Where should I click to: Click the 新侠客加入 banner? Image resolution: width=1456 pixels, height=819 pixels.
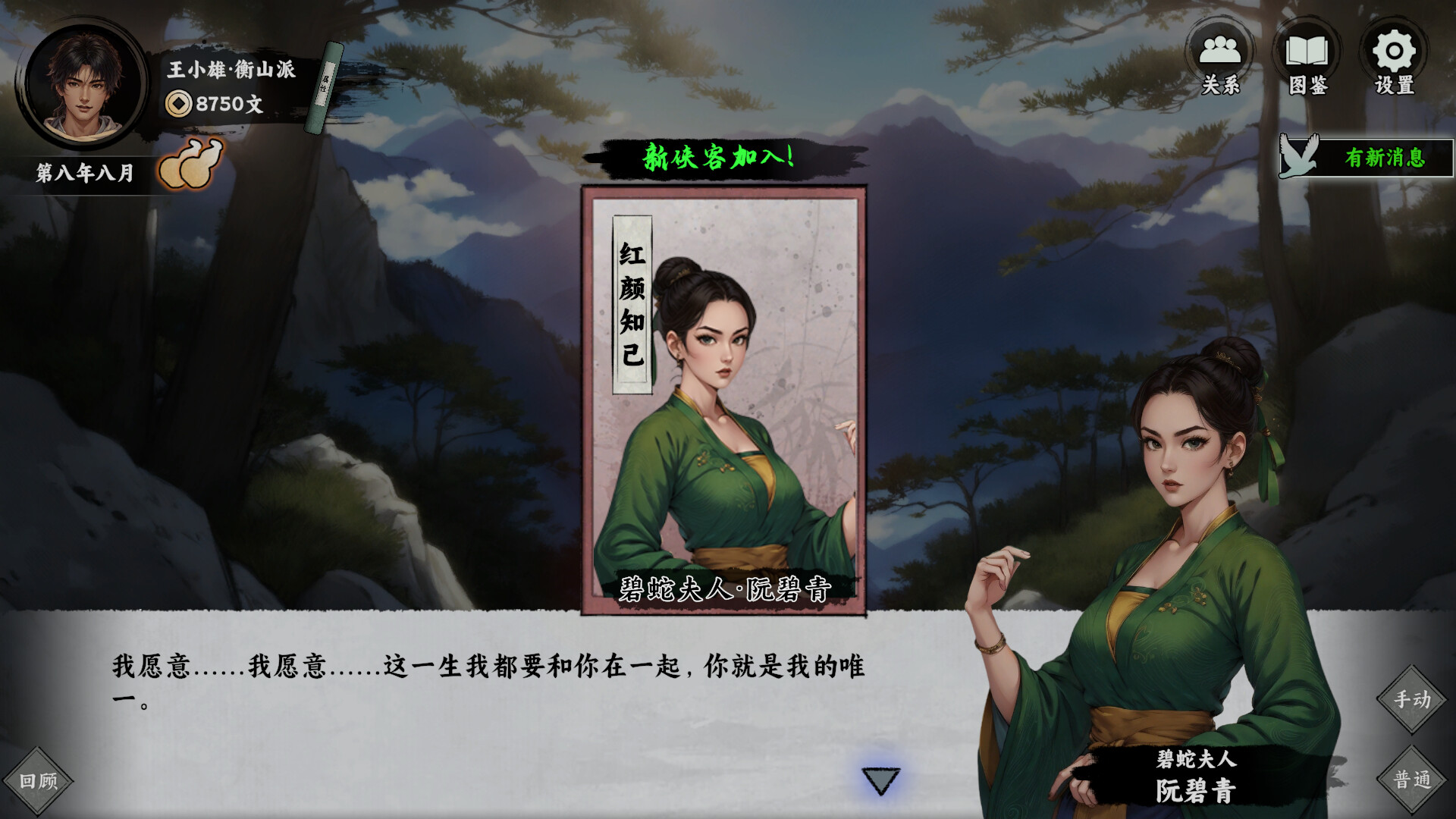coord(719,157)
